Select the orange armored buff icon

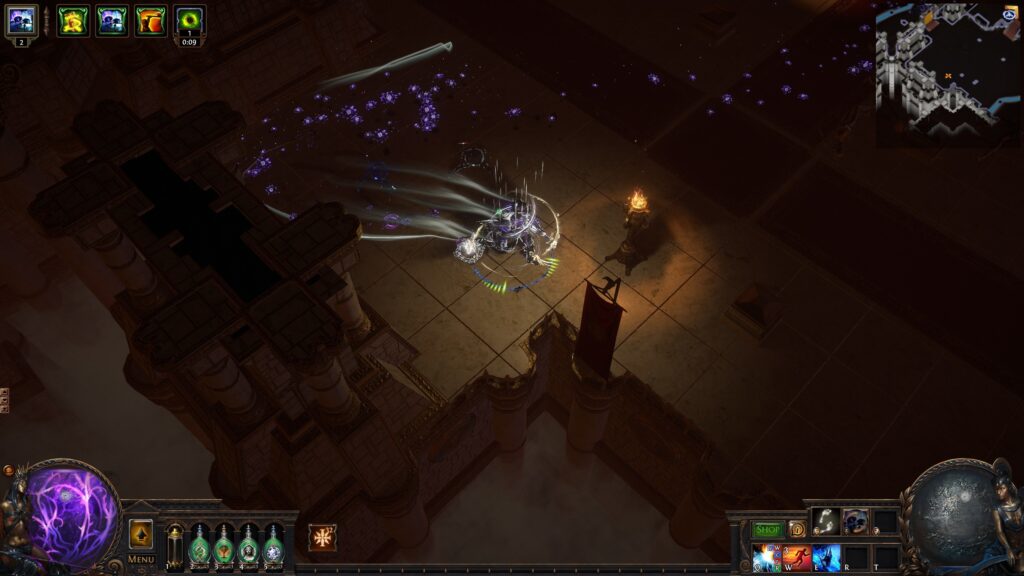click(x=150, y=20)
